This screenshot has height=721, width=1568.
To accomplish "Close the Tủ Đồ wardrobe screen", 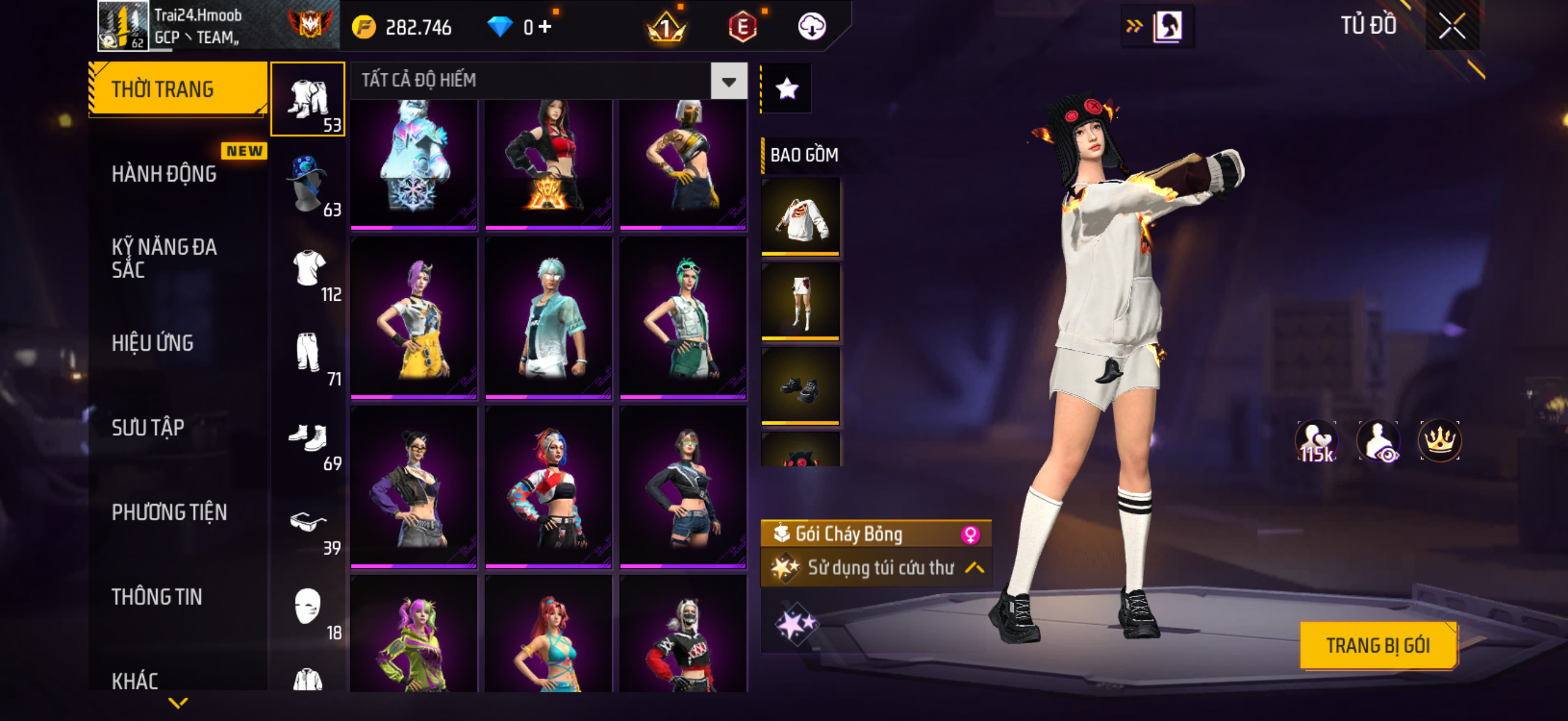I will point(1452,26).
